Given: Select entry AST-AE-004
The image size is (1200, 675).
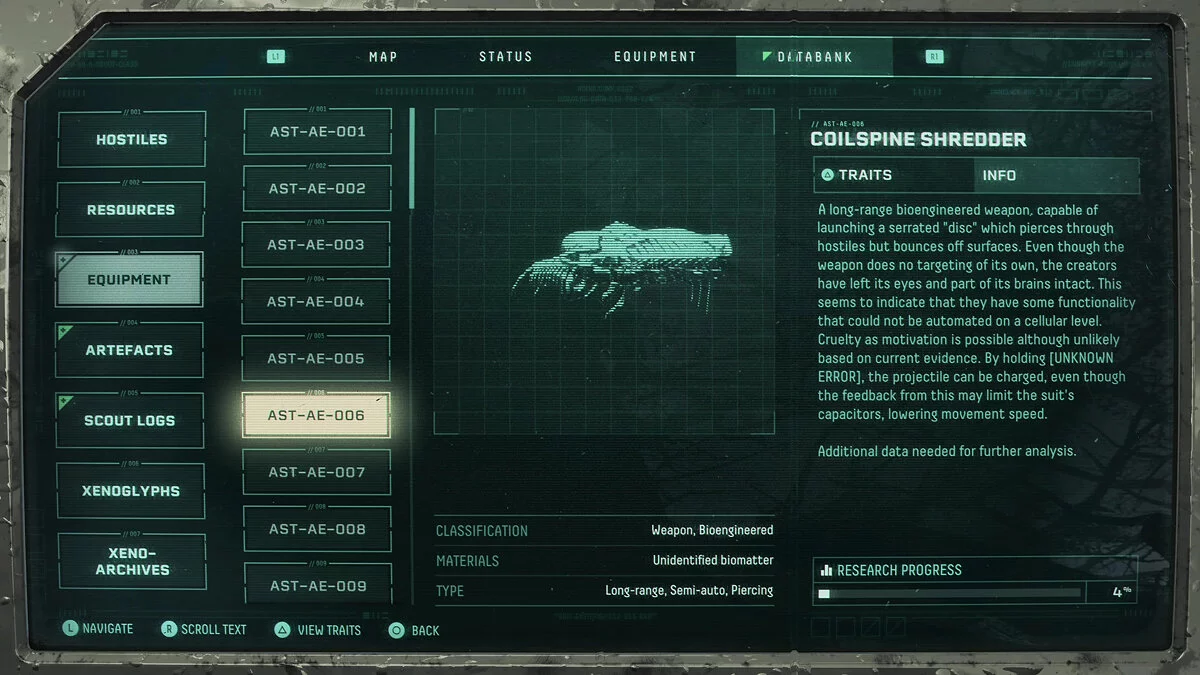Looking at the screenshot, I should point(316,301).
